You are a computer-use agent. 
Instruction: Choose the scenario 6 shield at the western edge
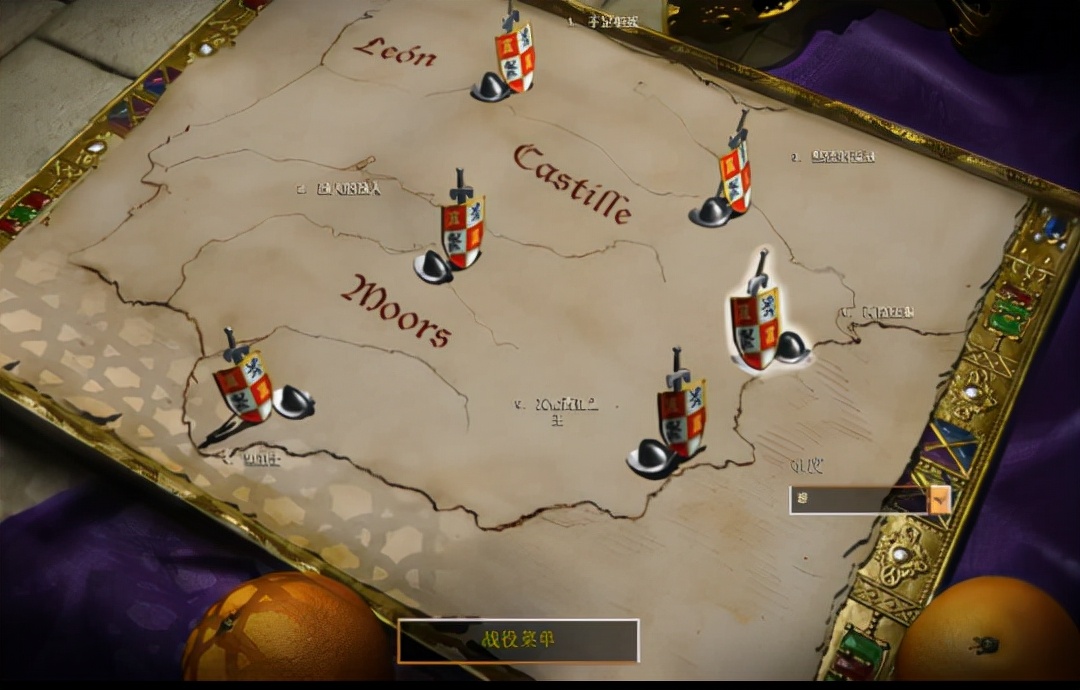(x=243, y=386)
